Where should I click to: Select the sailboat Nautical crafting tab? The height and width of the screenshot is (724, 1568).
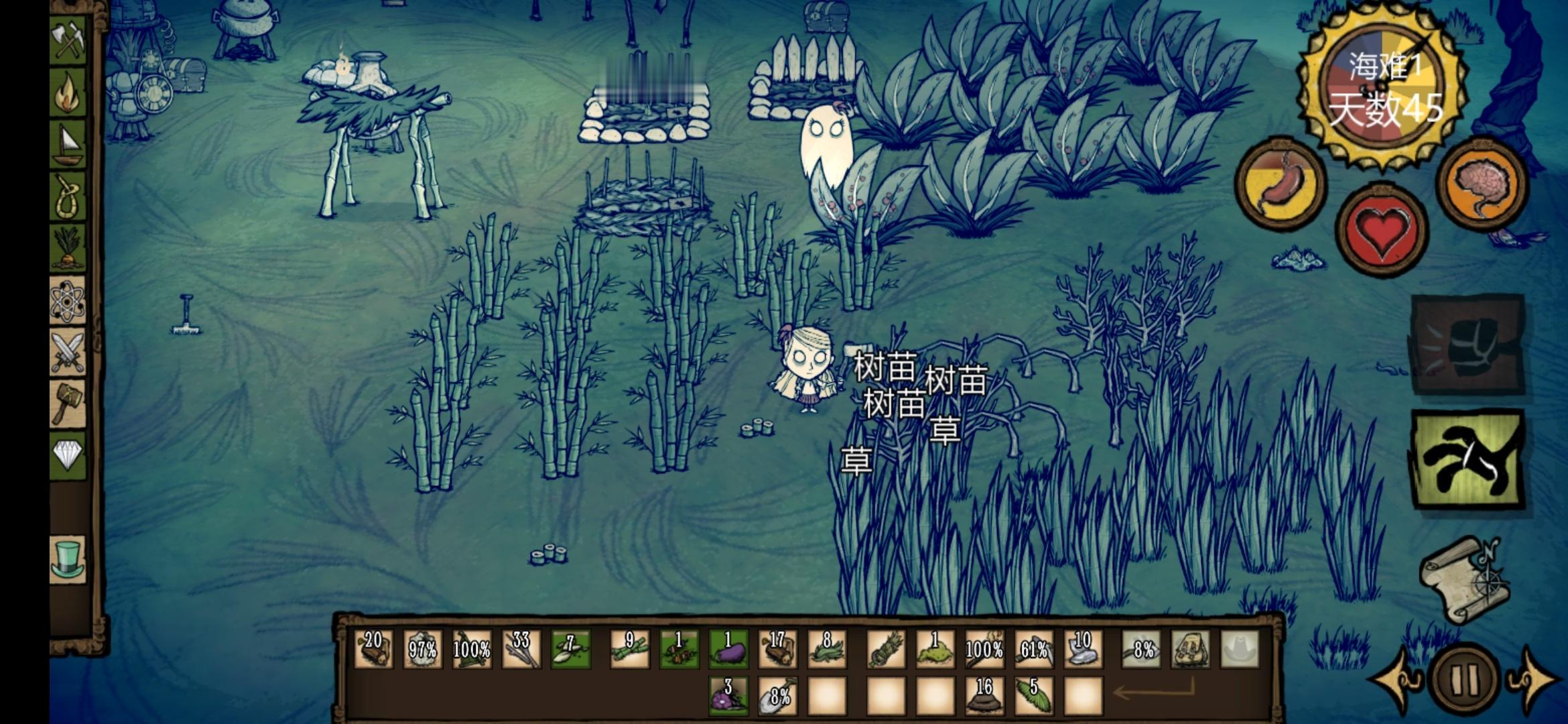pos(68,145)
